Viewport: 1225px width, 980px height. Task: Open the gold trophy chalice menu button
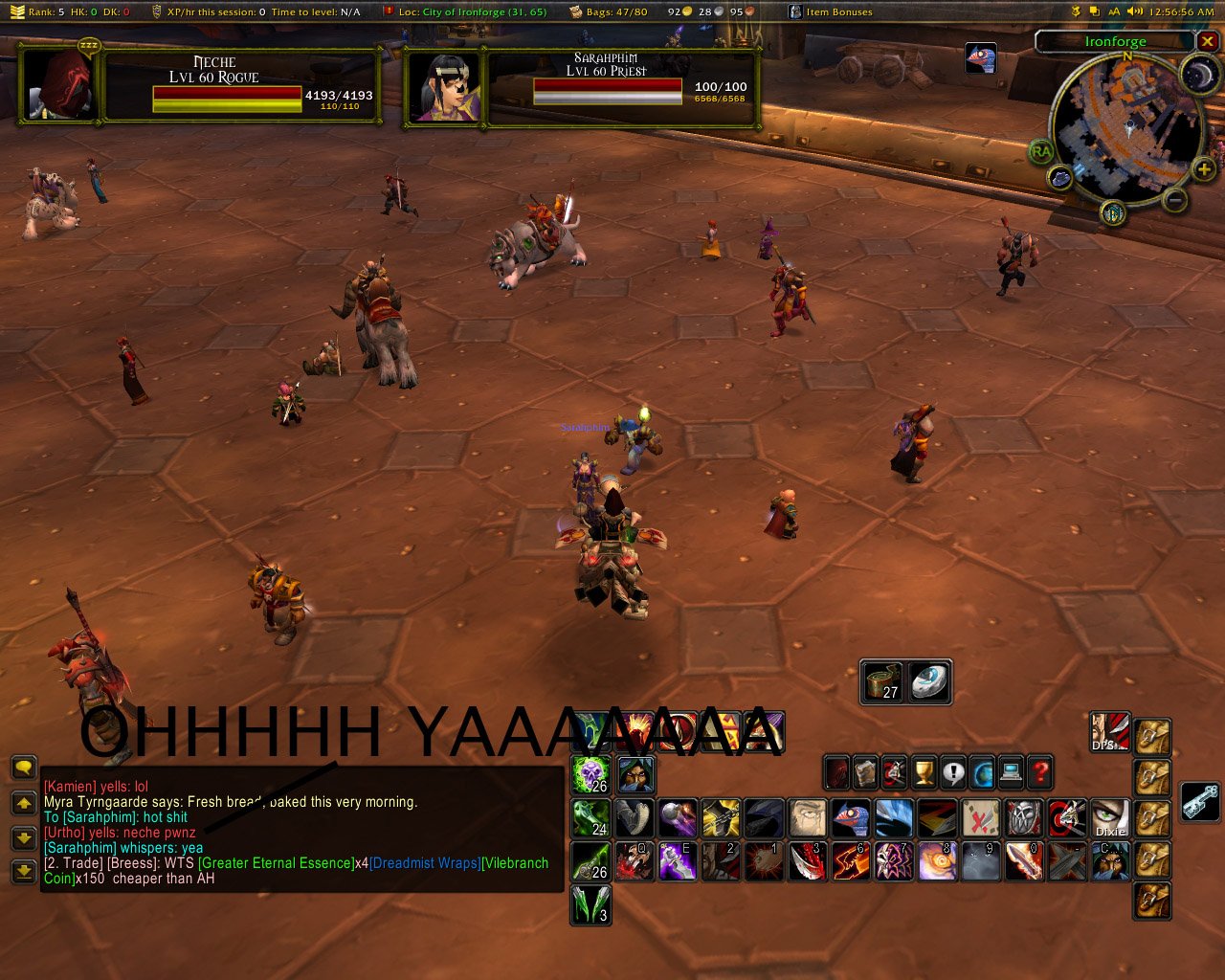click(924, 771)
